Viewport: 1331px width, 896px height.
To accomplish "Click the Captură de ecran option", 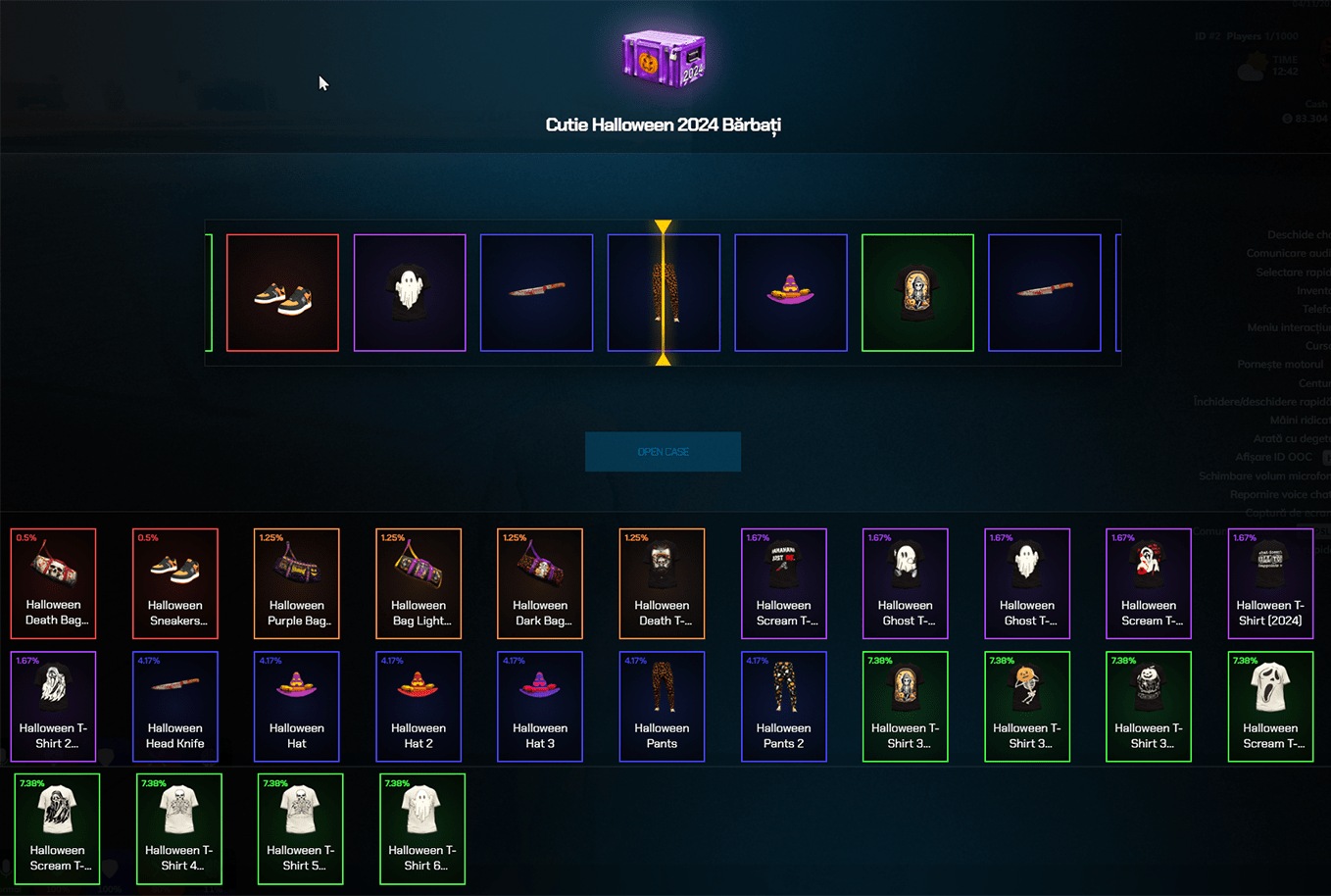I will (x=1294, y=513).
